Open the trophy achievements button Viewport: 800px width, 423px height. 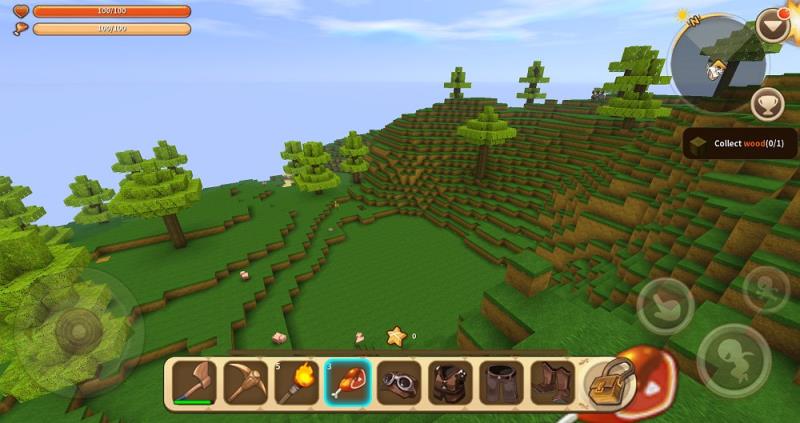coord(767,103)
